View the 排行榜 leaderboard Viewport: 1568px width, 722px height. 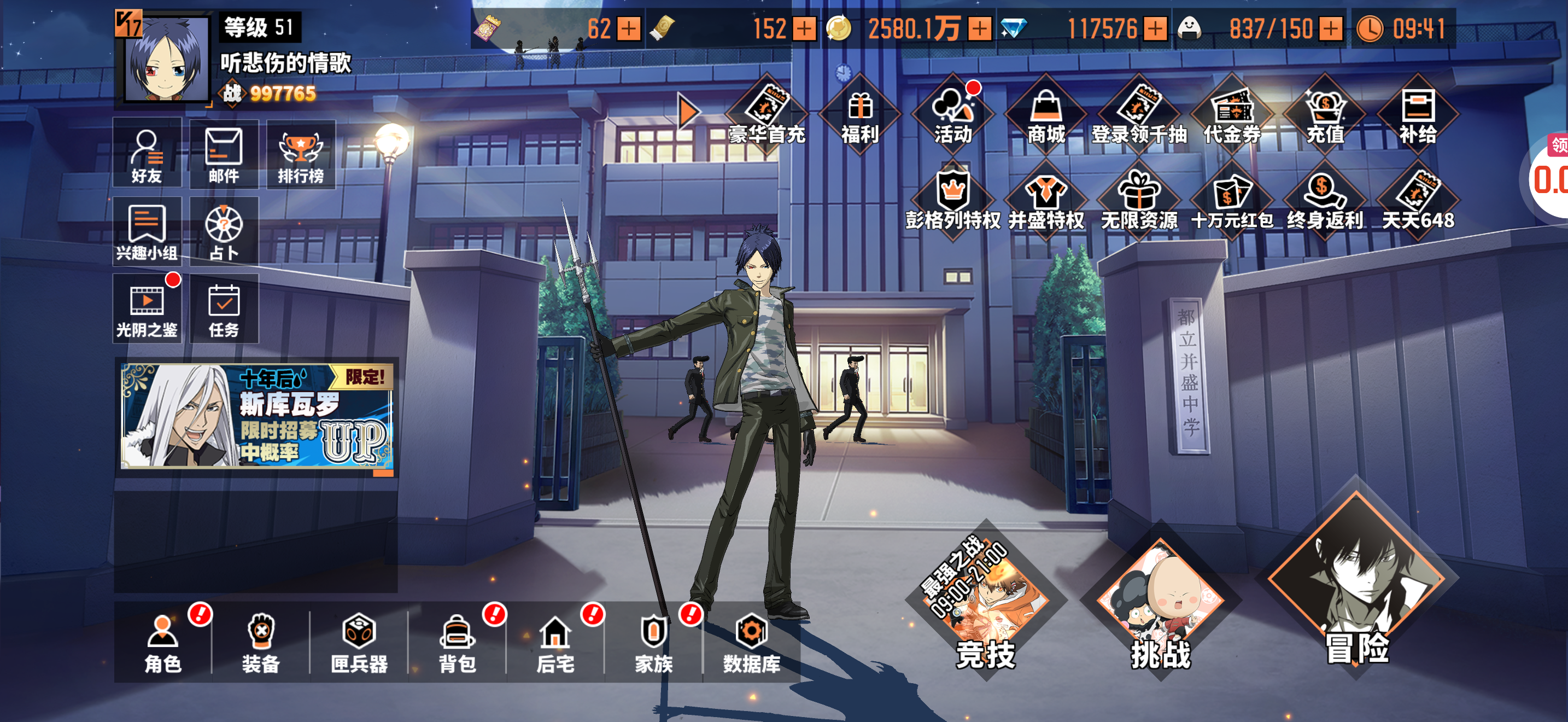[x=300, y=155]
